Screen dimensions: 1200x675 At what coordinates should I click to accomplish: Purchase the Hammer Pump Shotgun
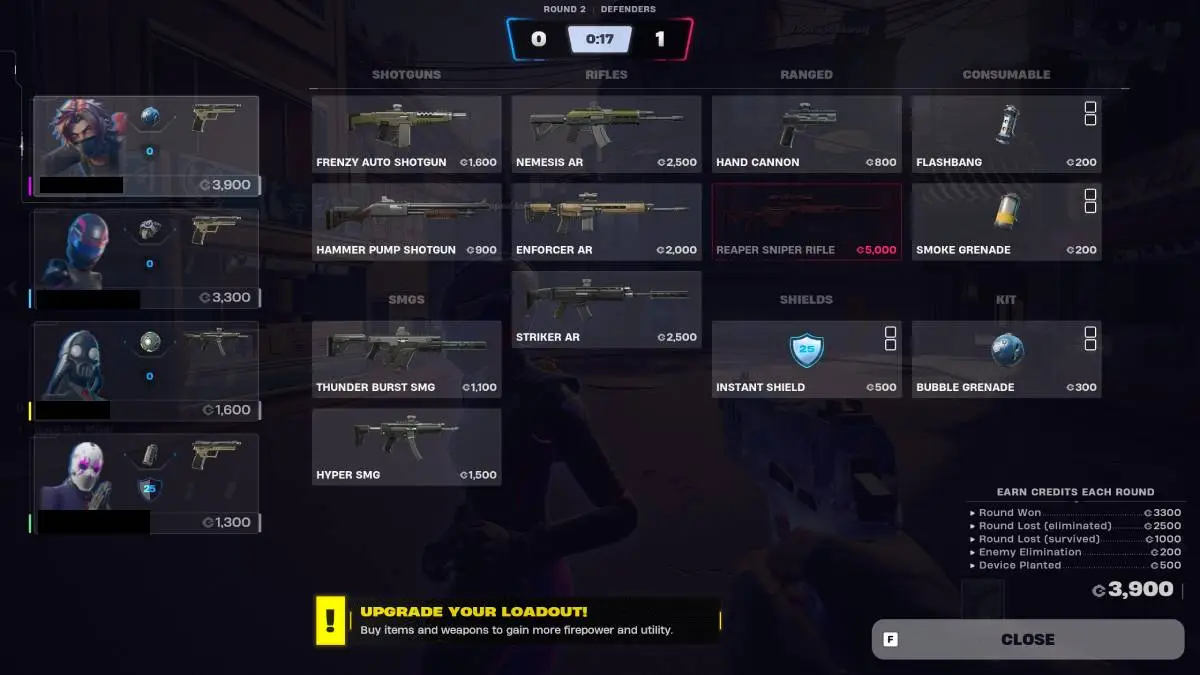pyautogui.click(x=406, y=221)
